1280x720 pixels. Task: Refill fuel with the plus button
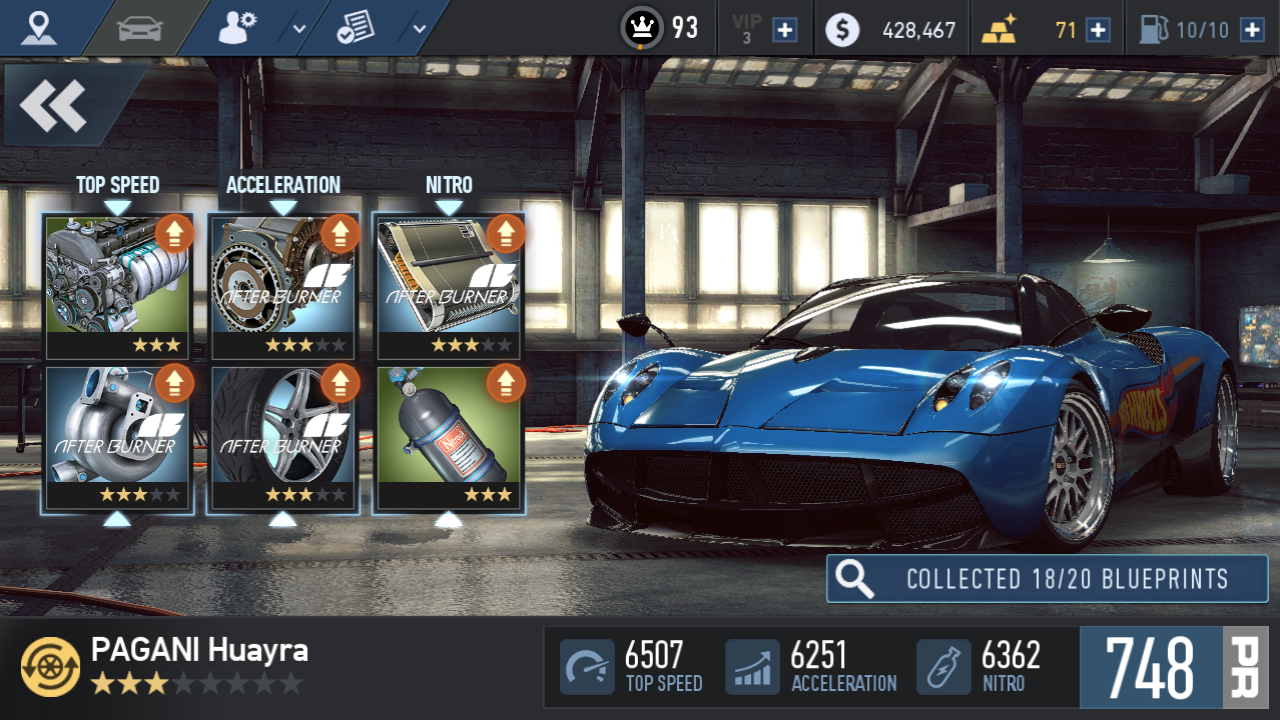point(1252,30)
